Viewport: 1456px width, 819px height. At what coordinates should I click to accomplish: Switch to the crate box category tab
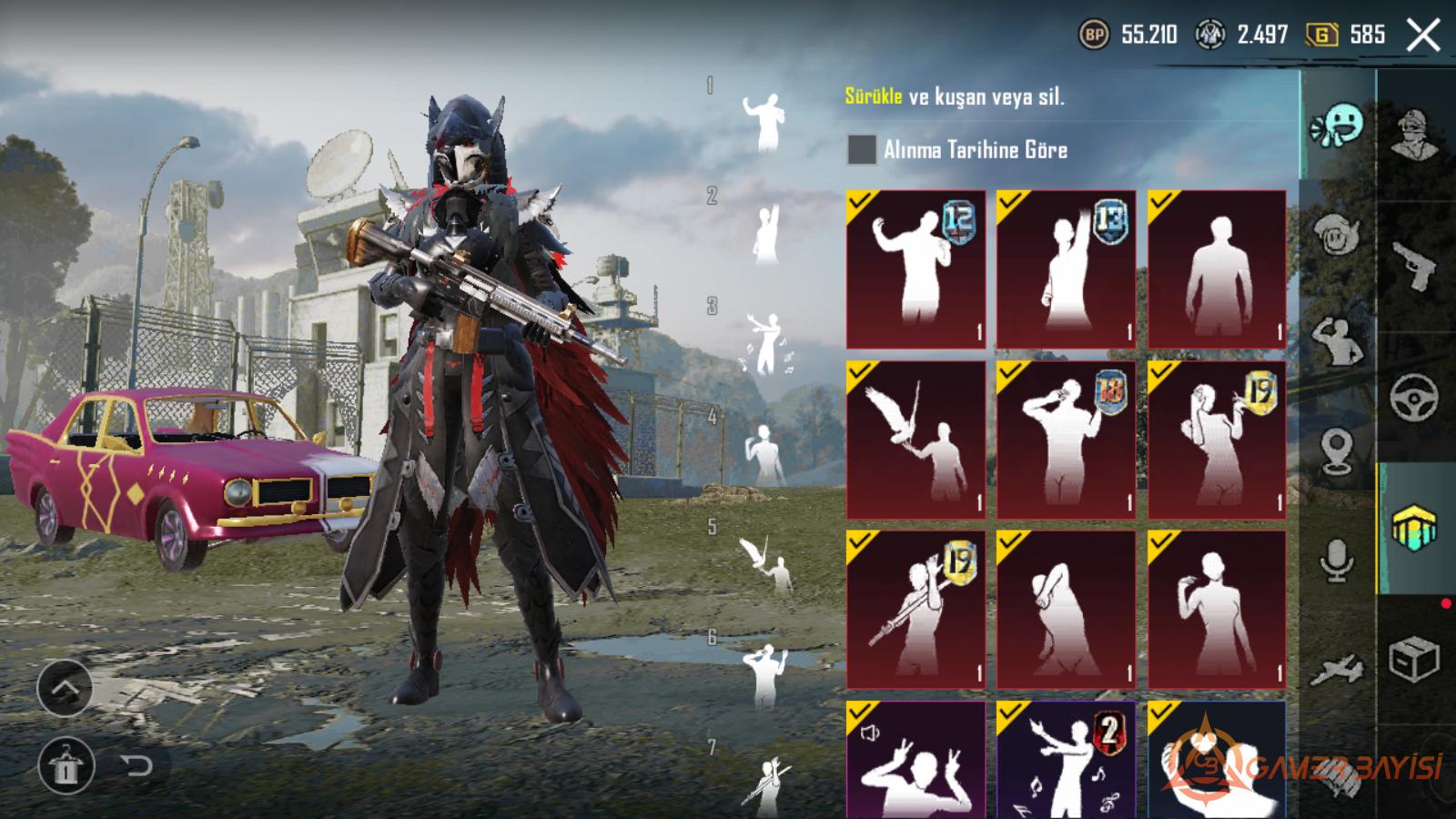coord(1414,658)
